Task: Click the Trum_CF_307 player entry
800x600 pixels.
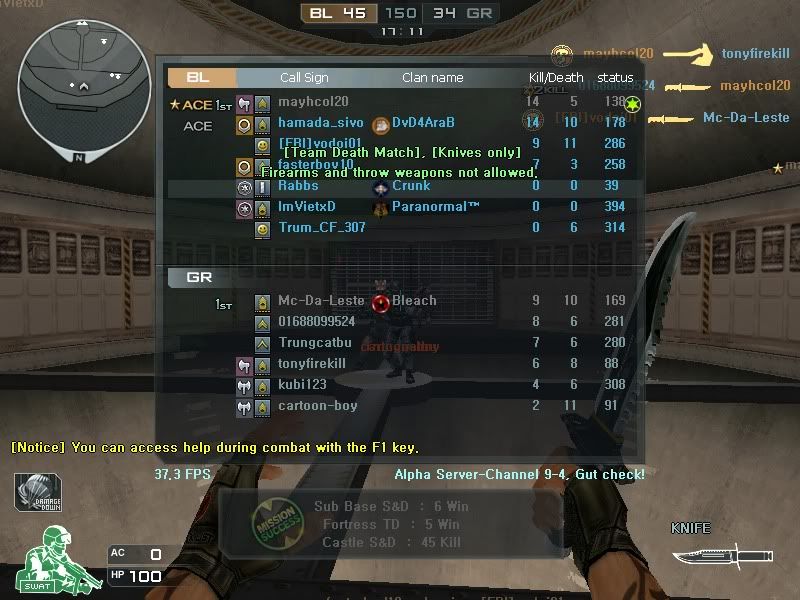Action: click(321, 228)
